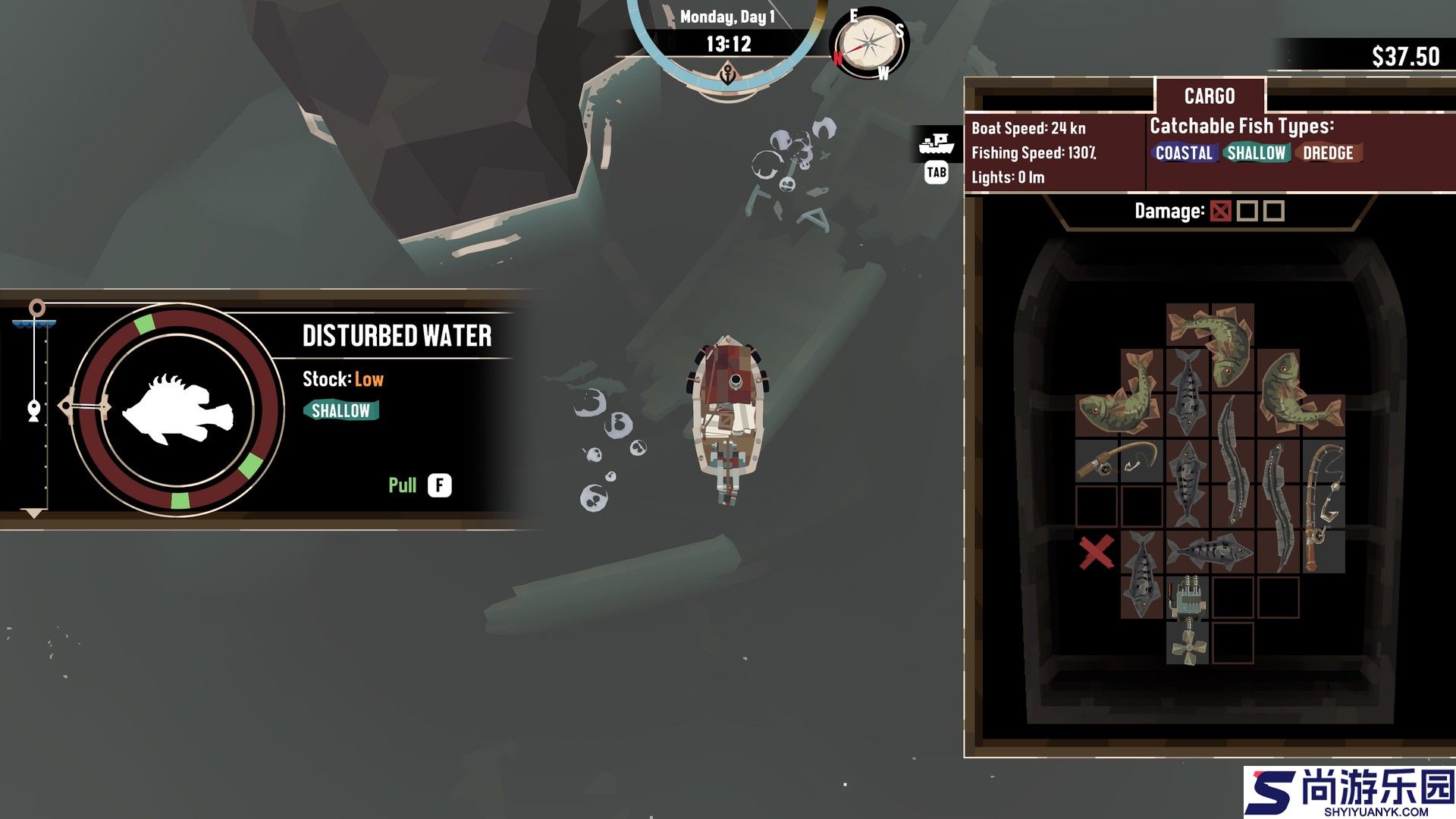Click the fish silhouette in the fishing ring
This screenshot has width=1456, height=819.
(x=178, y=410)
